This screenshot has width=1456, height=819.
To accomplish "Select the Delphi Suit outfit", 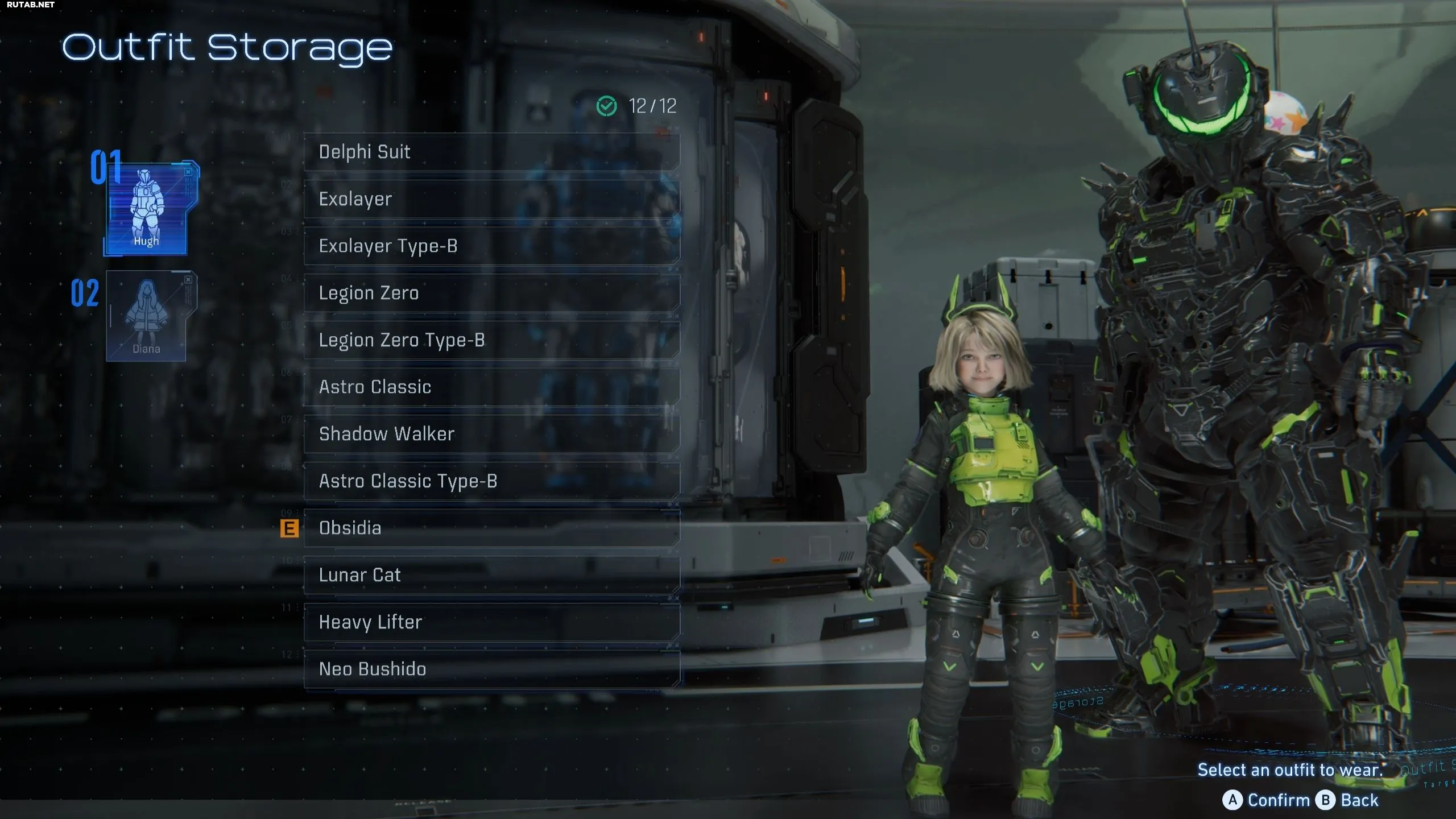I will click(491, 152).
